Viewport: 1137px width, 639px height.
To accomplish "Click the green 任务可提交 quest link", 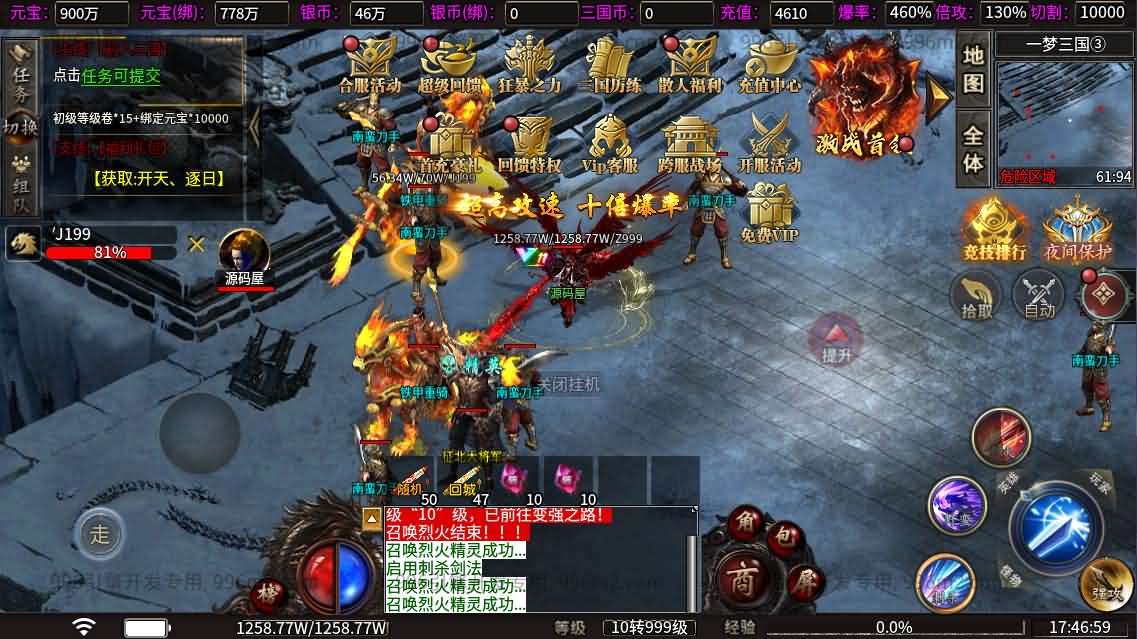I will tap(121, 75).
